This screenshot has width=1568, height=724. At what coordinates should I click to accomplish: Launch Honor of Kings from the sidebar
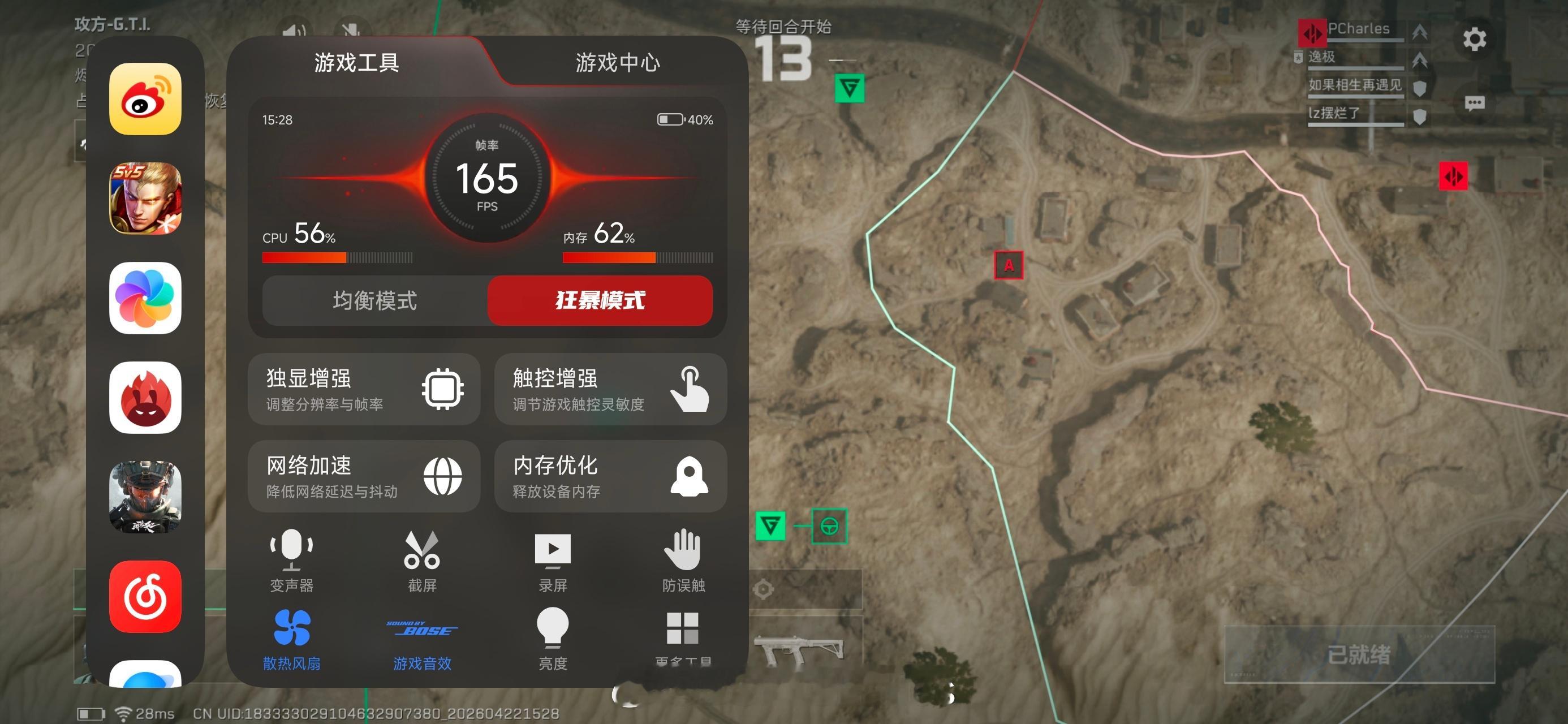(144, 198)
